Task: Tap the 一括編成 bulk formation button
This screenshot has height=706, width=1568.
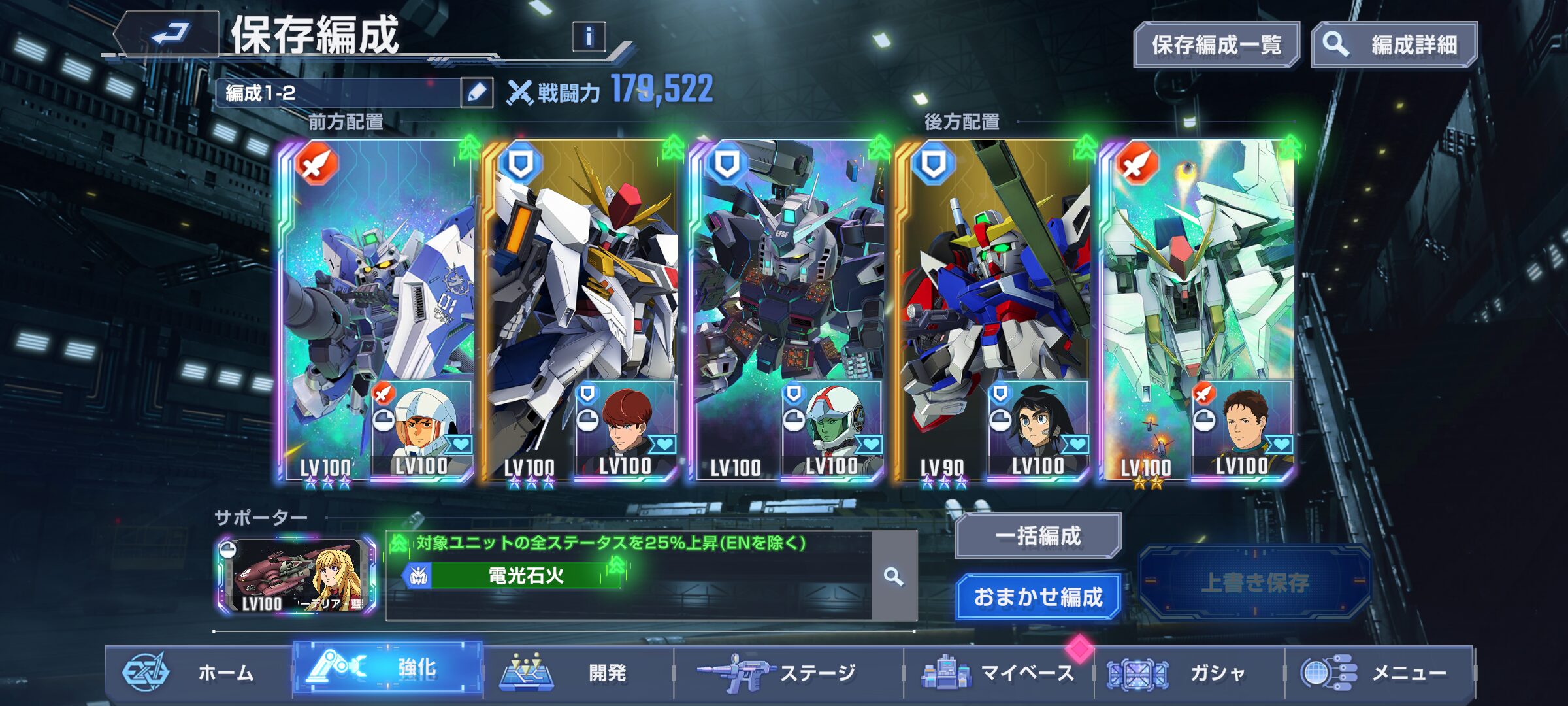Action: coord(1037,535)
